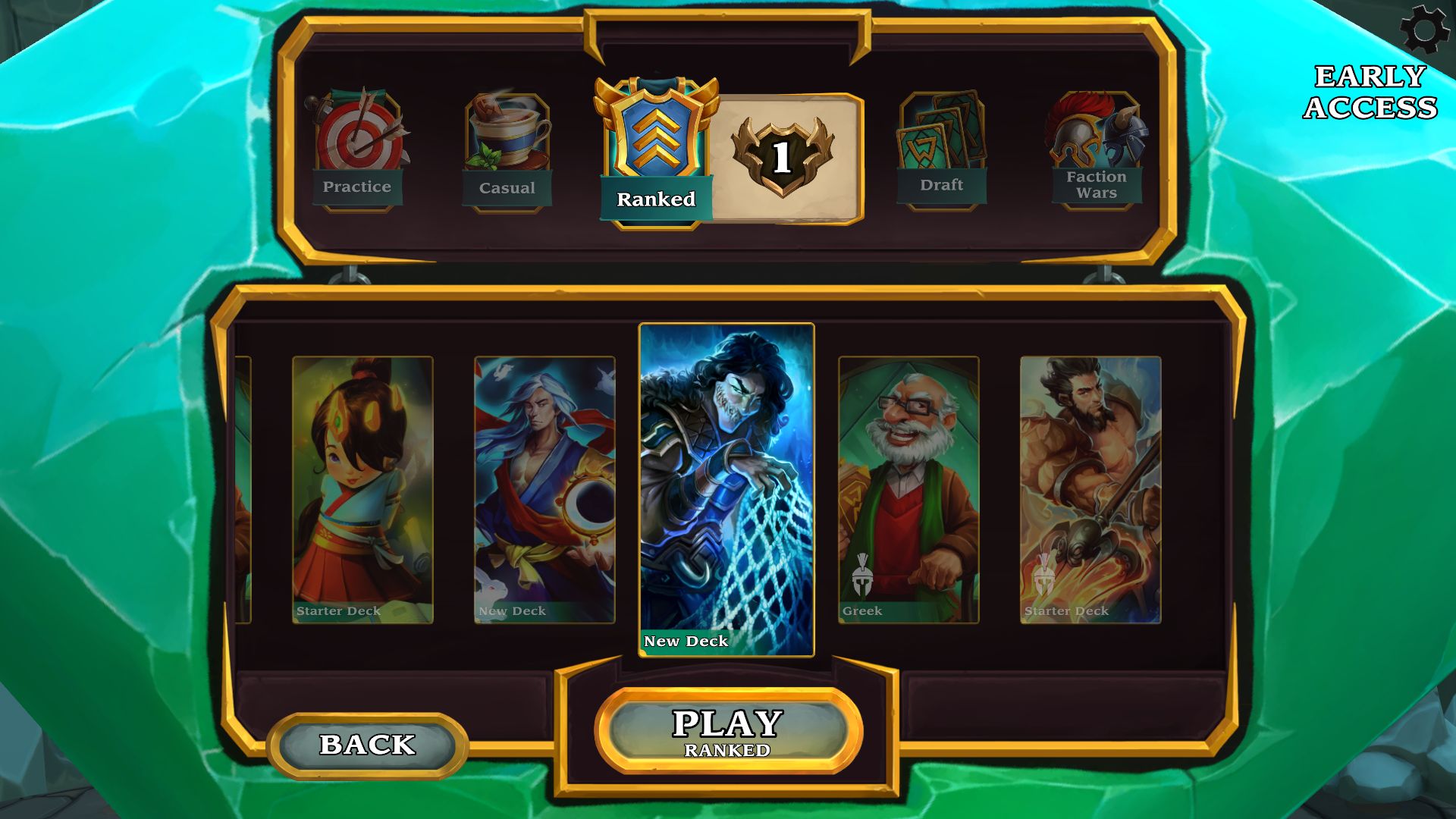Image resolution: width=1456 pixels, height=819 pixels.
Task: Choose the girl Starter Deck card
Action: (x=362, y=490)
